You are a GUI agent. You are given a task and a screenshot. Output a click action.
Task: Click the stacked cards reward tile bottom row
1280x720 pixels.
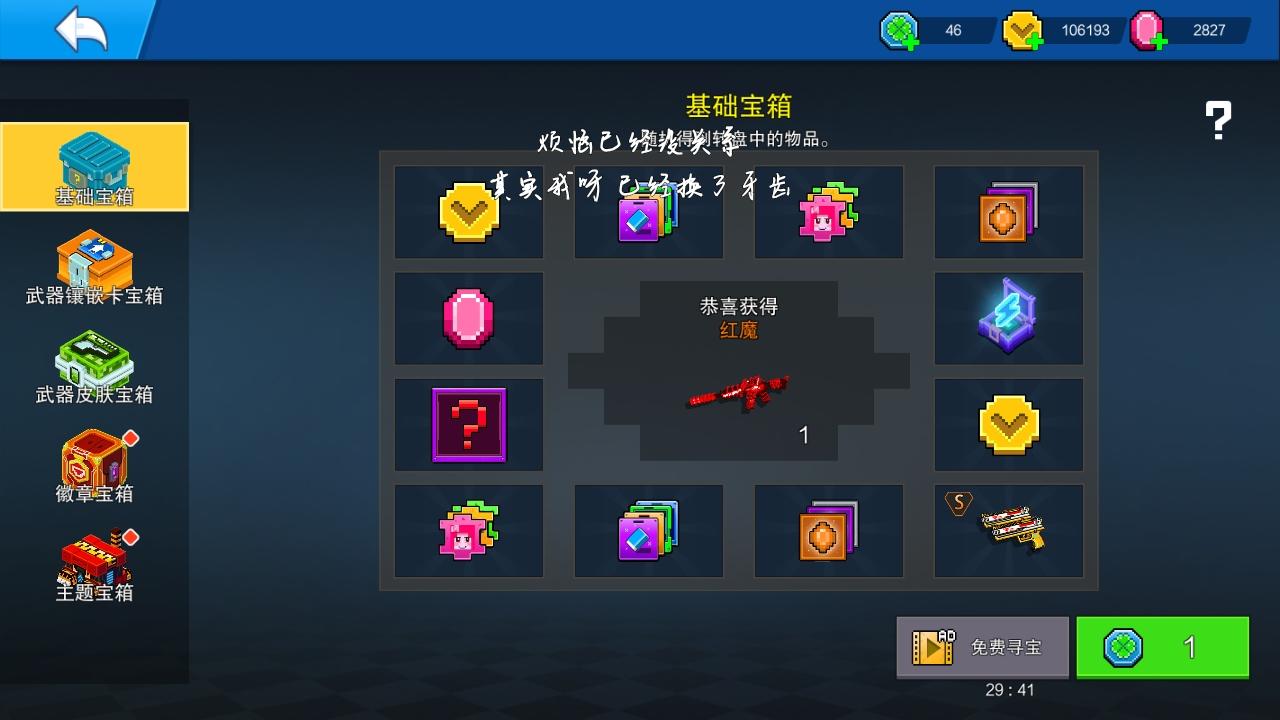coord(648,531)
